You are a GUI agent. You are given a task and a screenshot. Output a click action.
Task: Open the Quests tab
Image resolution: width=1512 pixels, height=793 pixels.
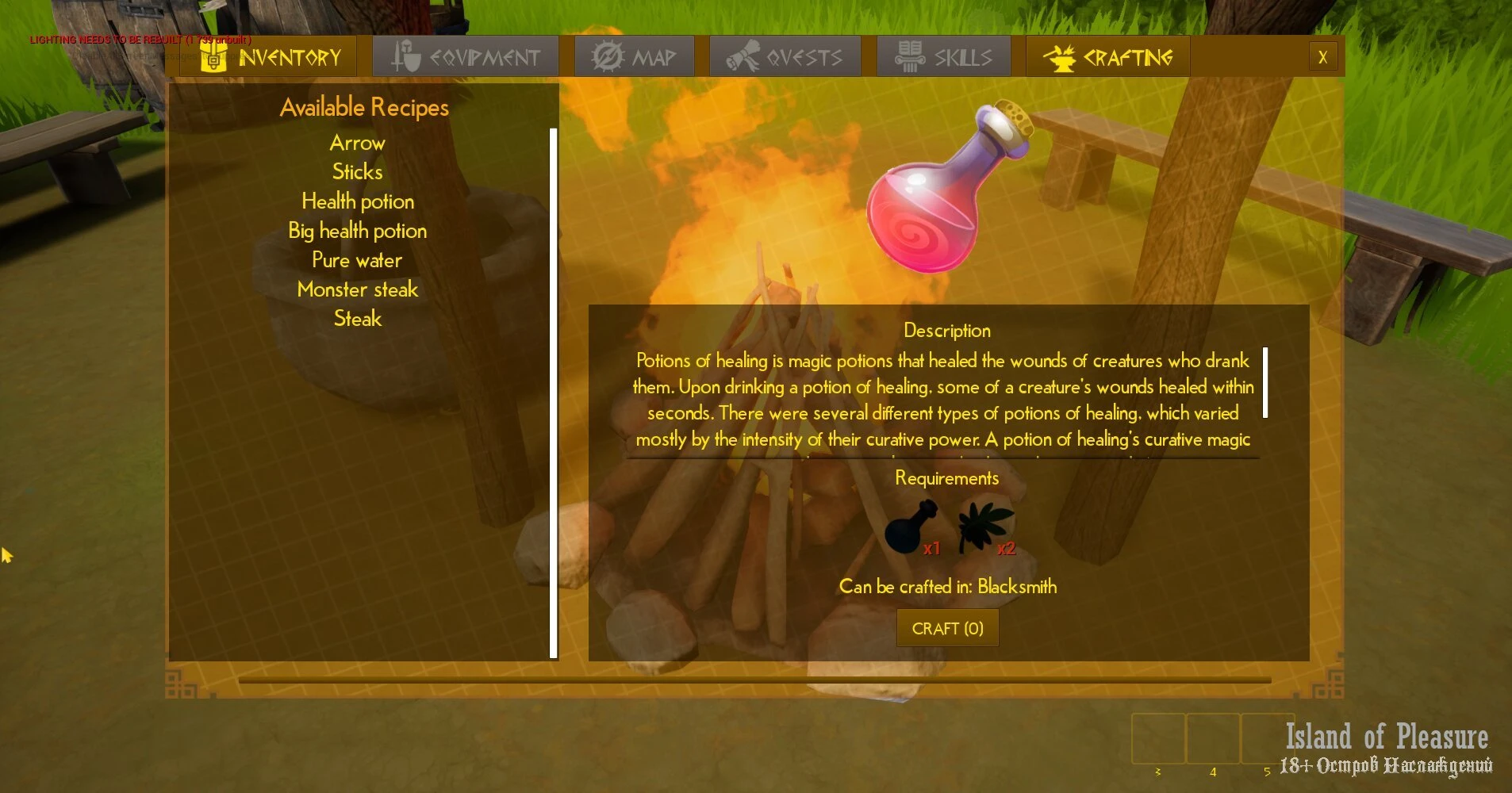coord(785,57)
